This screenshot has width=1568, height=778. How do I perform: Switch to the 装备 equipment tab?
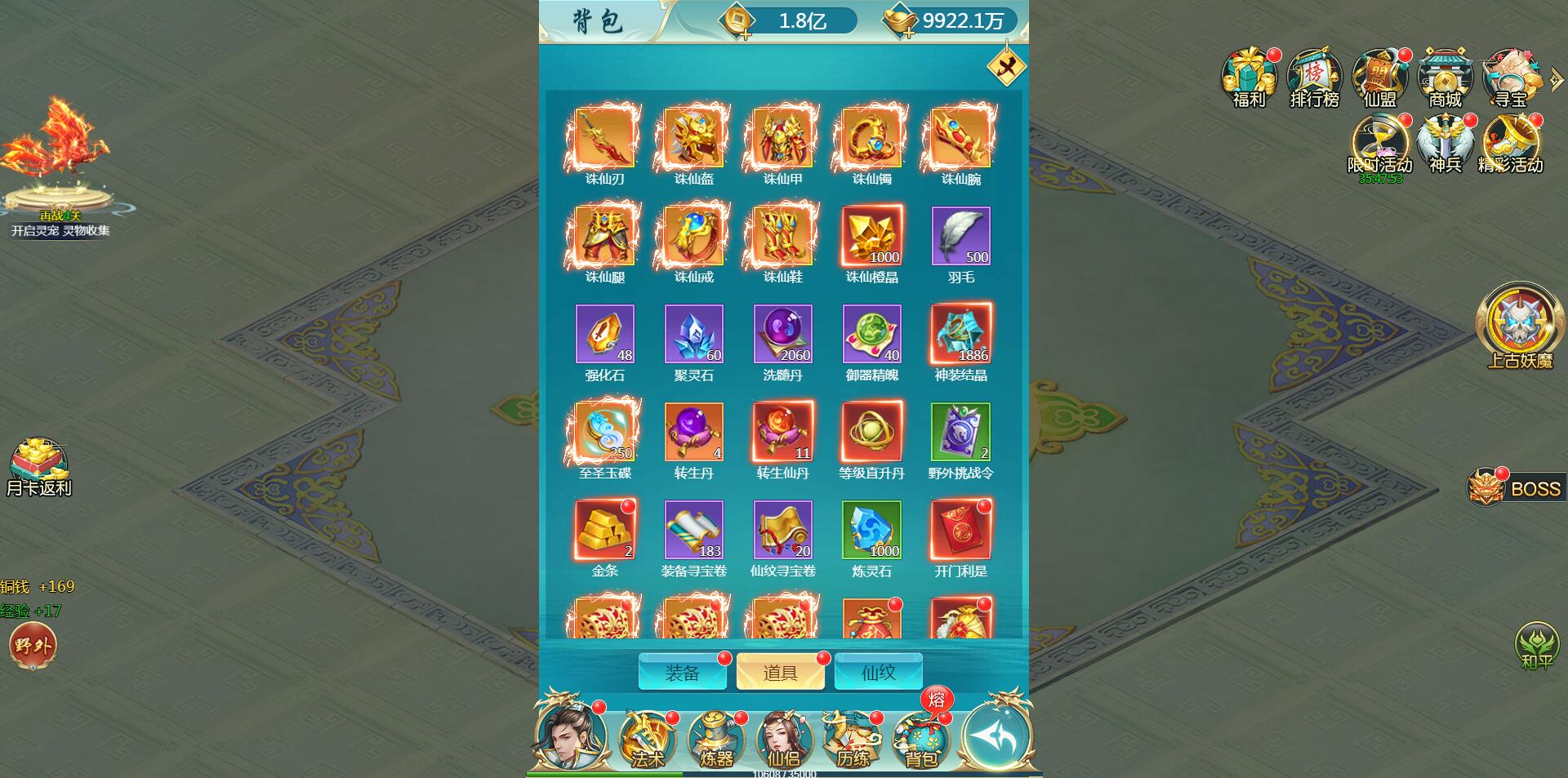click(x=683, y=672)
